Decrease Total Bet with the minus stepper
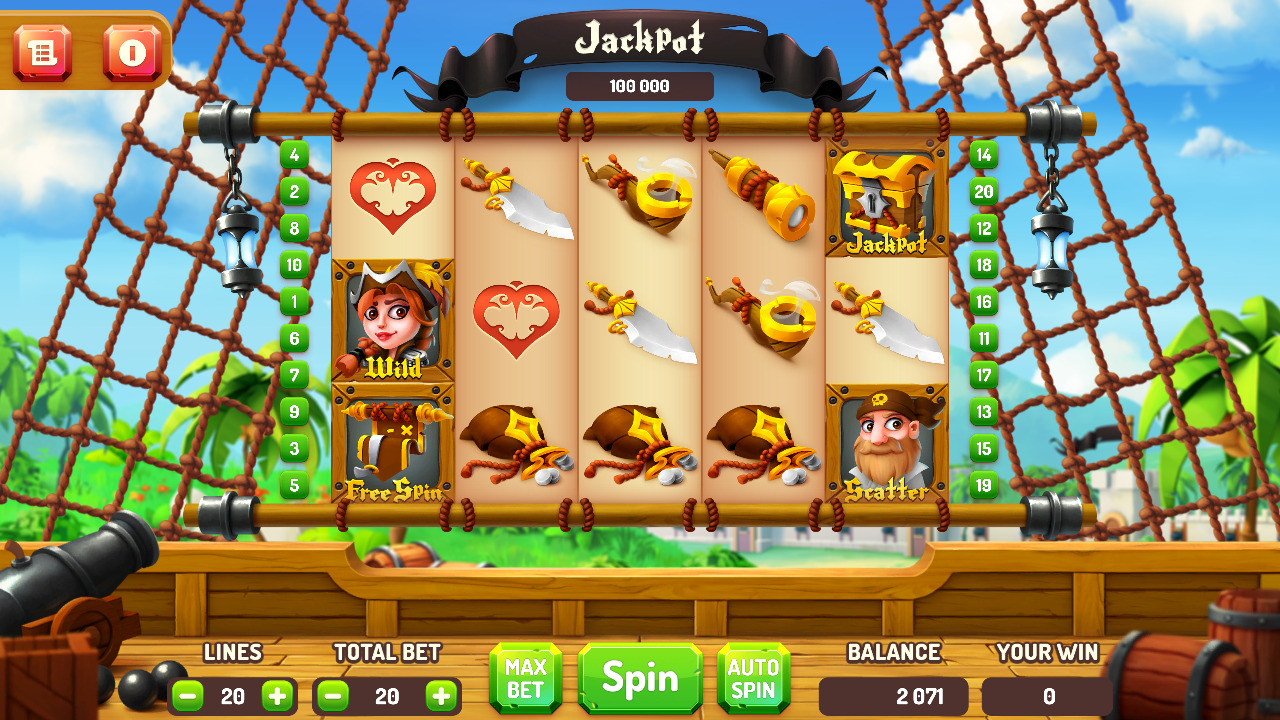 click(334, 697)
